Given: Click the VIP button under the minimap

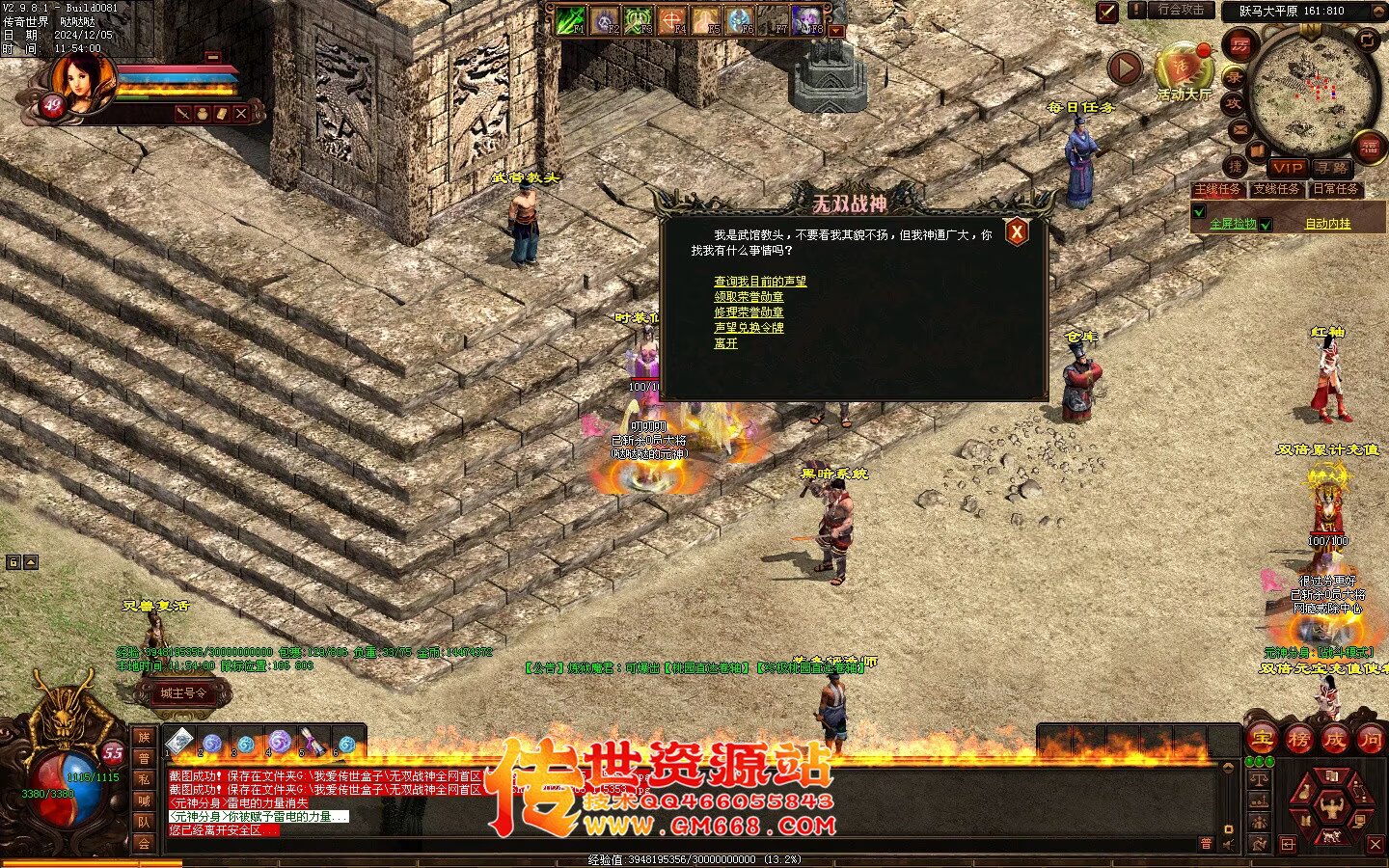Looking at the screenshot, I should (1287, 168).
